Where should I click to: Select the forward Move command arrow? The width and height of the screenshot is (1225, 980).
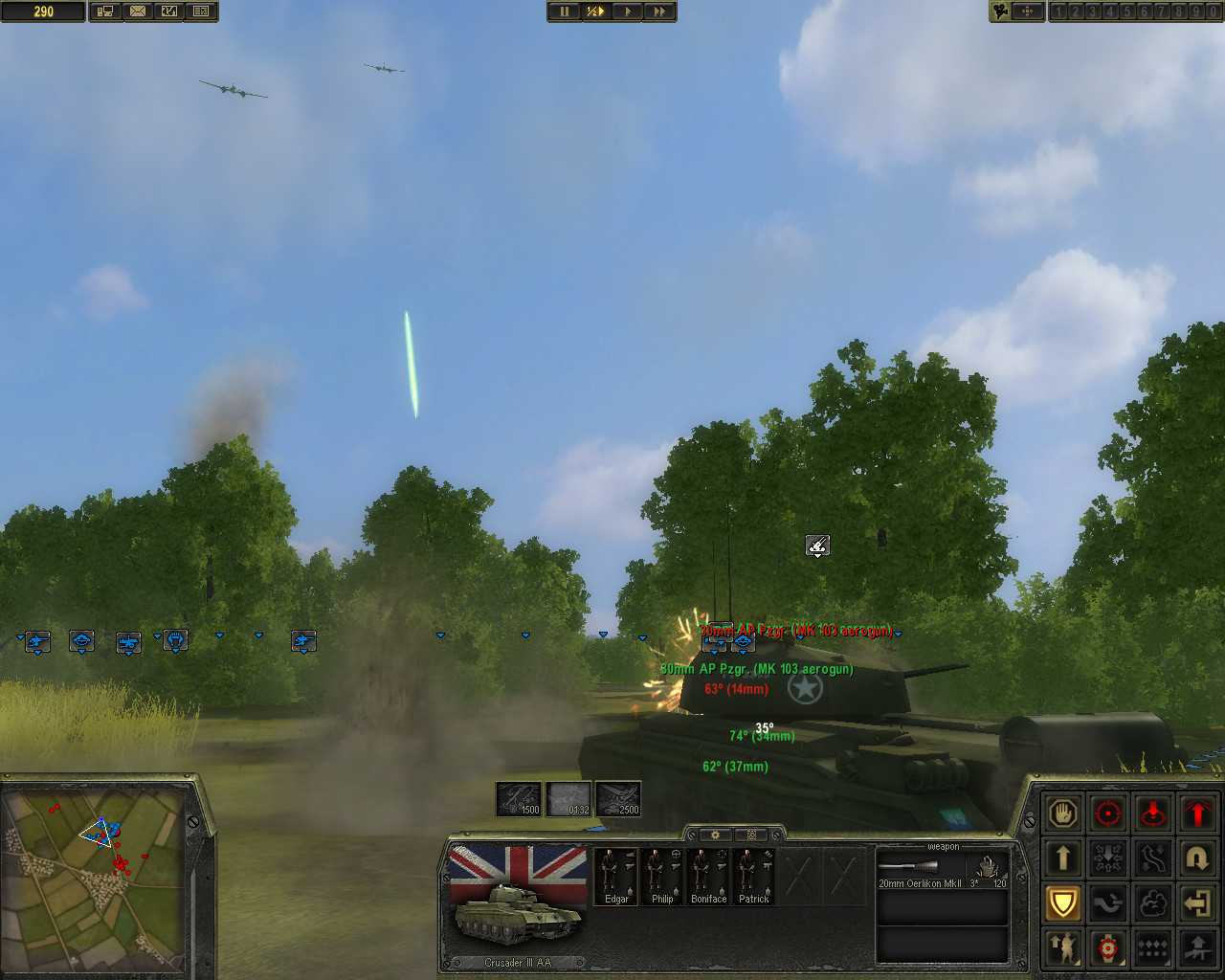[x=1063, y=858]
